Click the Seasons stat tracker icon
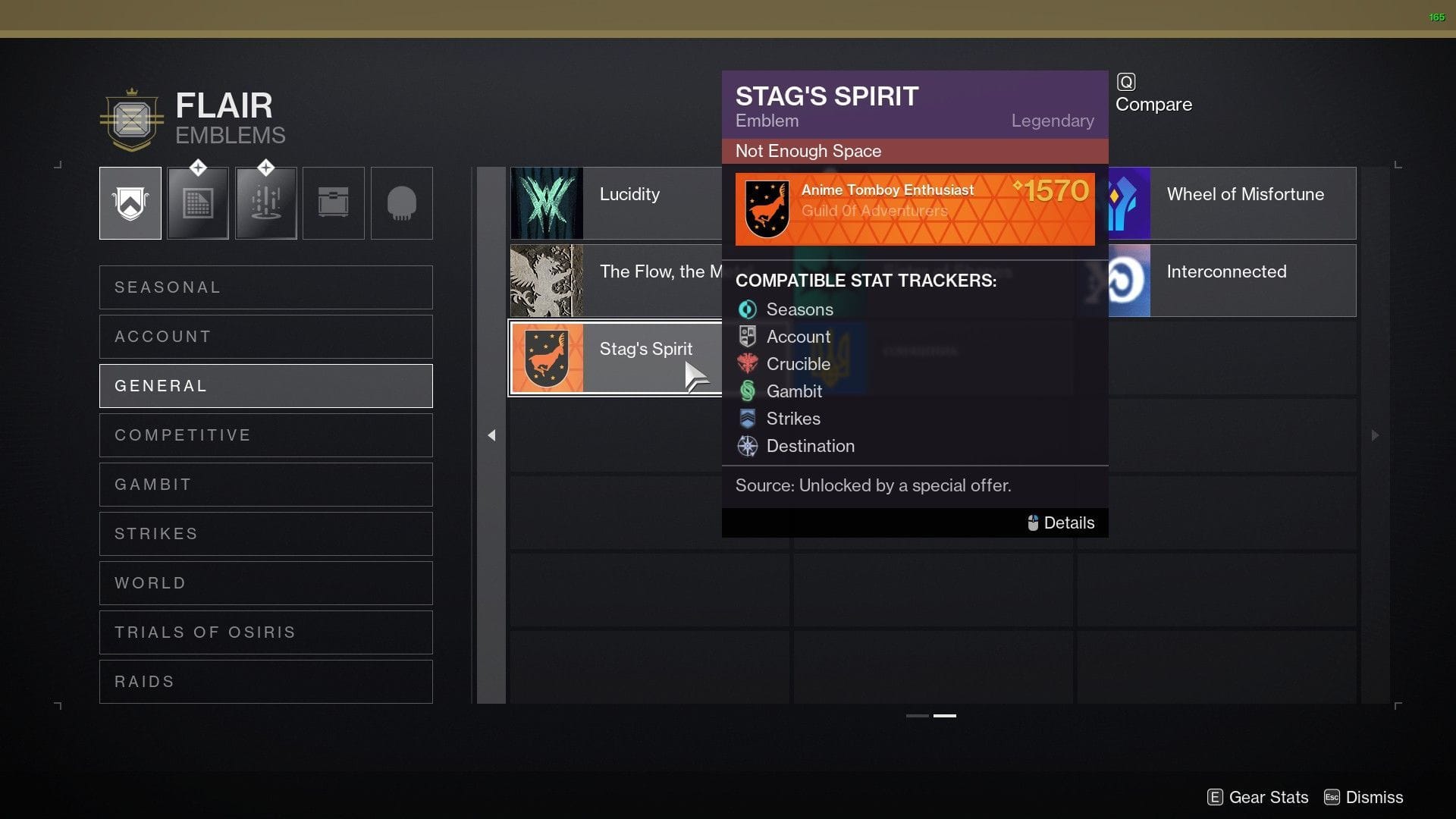Screen dimensions: 1456x819 click(748, 309)
